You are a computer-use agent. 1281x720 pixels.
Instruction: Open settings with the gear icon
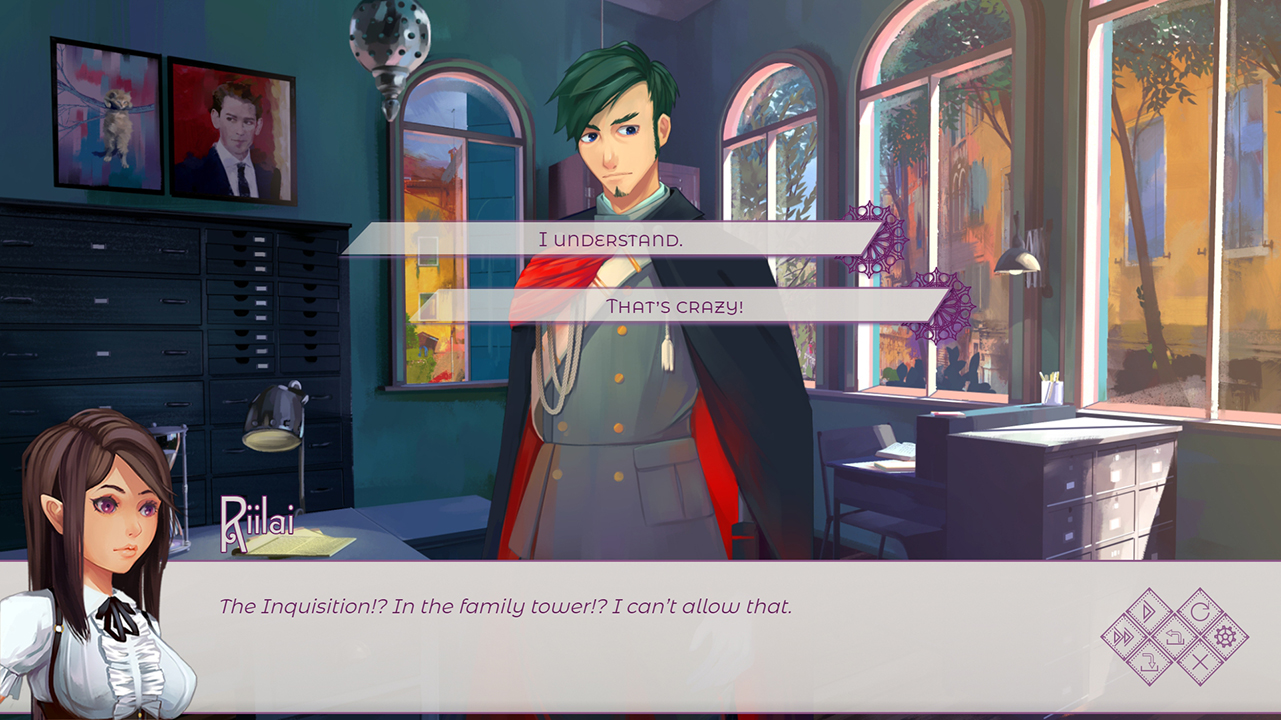1224,636
